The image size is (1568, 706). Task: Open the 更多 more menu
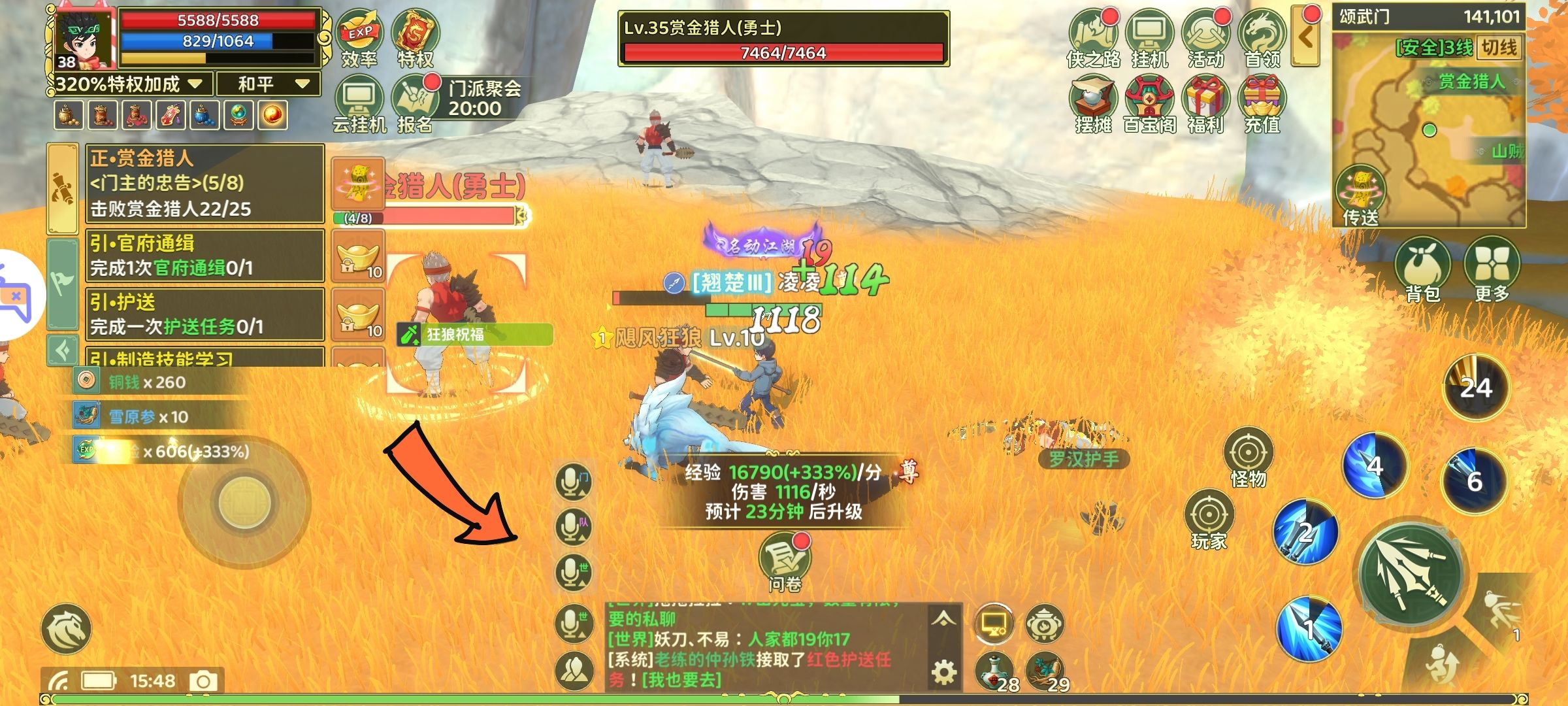[1492, 269]
